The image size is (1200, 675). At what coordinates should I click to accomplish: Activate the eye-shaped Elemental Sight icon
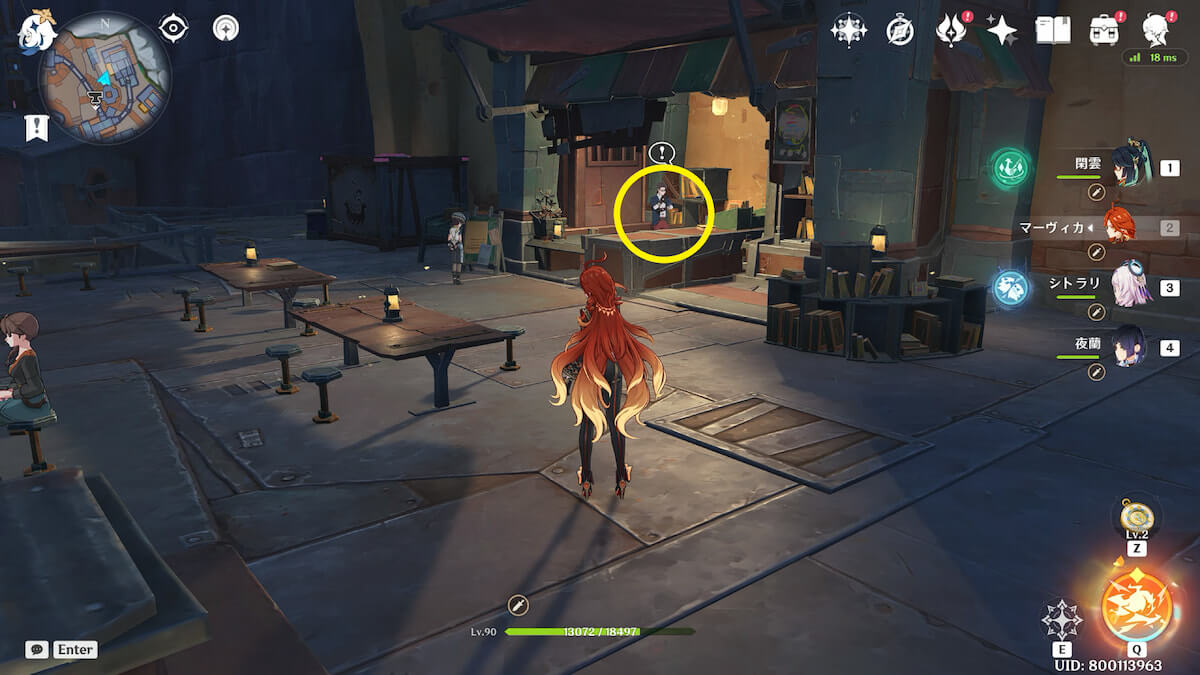tap(174, 28)
